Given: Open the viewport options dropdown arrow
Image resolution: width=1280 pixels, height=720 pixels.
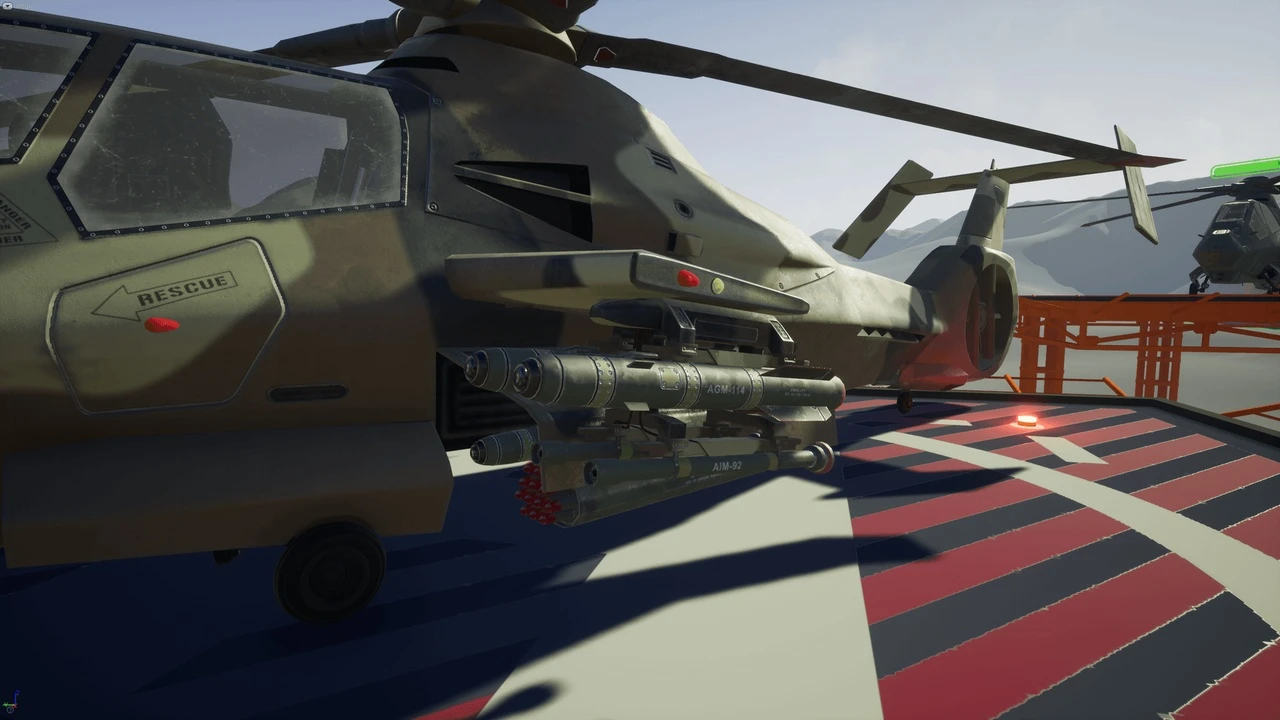Looking at the screenshot, I should click(x=6, y=5).
